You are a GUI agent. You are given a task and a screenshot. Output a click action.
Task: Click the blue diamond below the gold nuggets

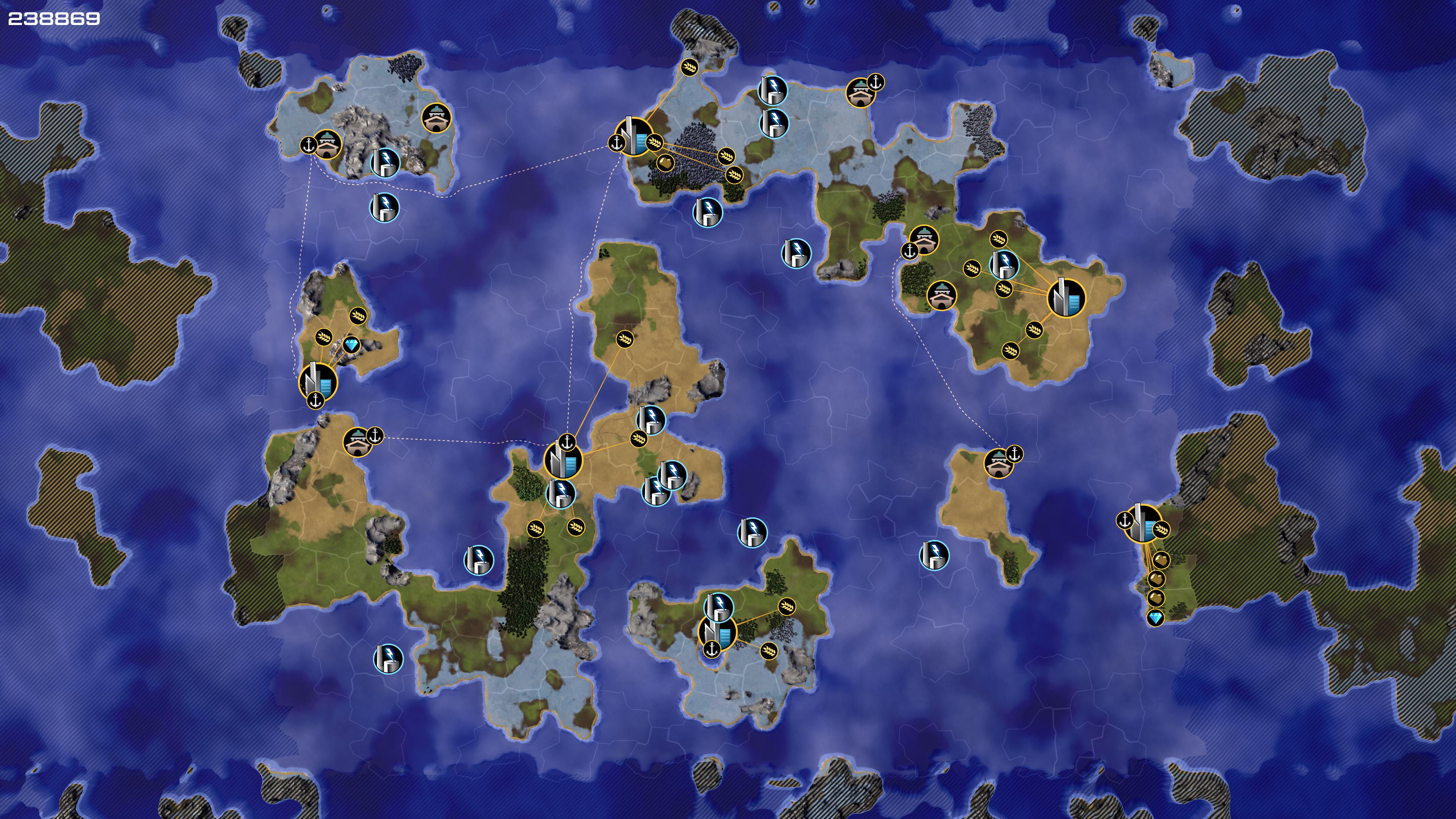1155,617
